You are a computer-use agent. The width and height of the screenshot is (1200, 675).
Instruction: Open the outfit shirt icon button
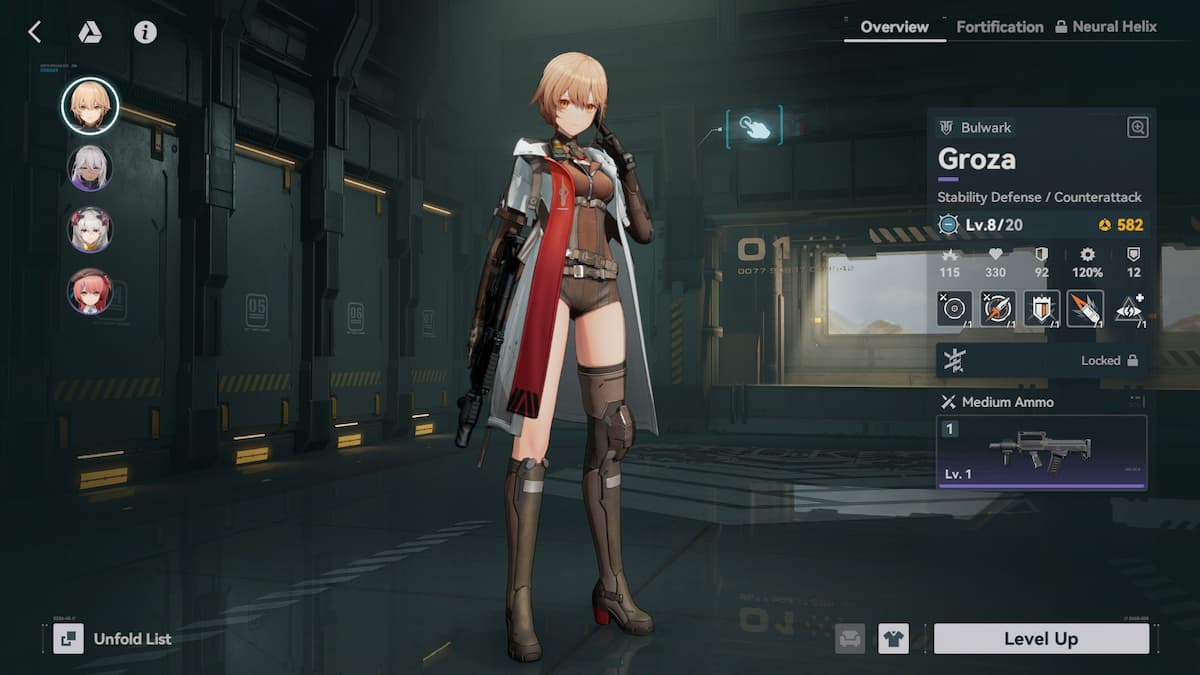coord(893,638)
